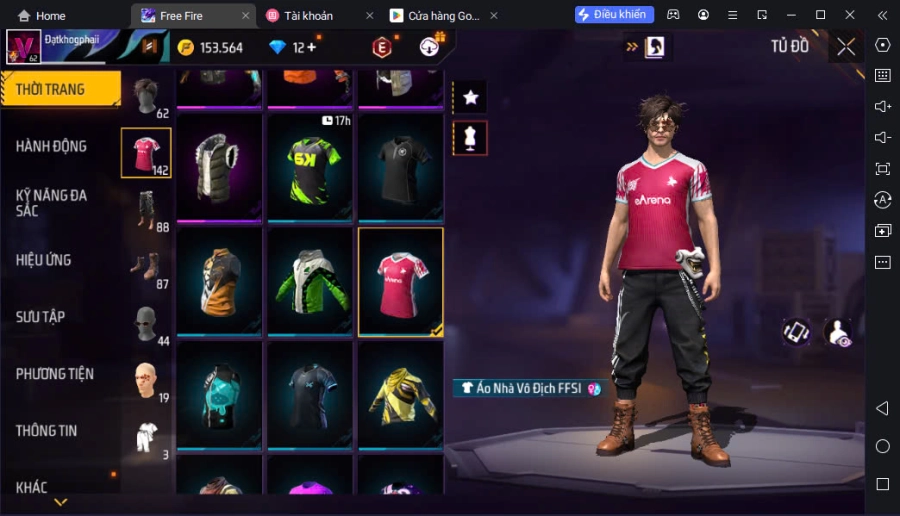Open the Hiệu Ứng category

click(43, 260)
